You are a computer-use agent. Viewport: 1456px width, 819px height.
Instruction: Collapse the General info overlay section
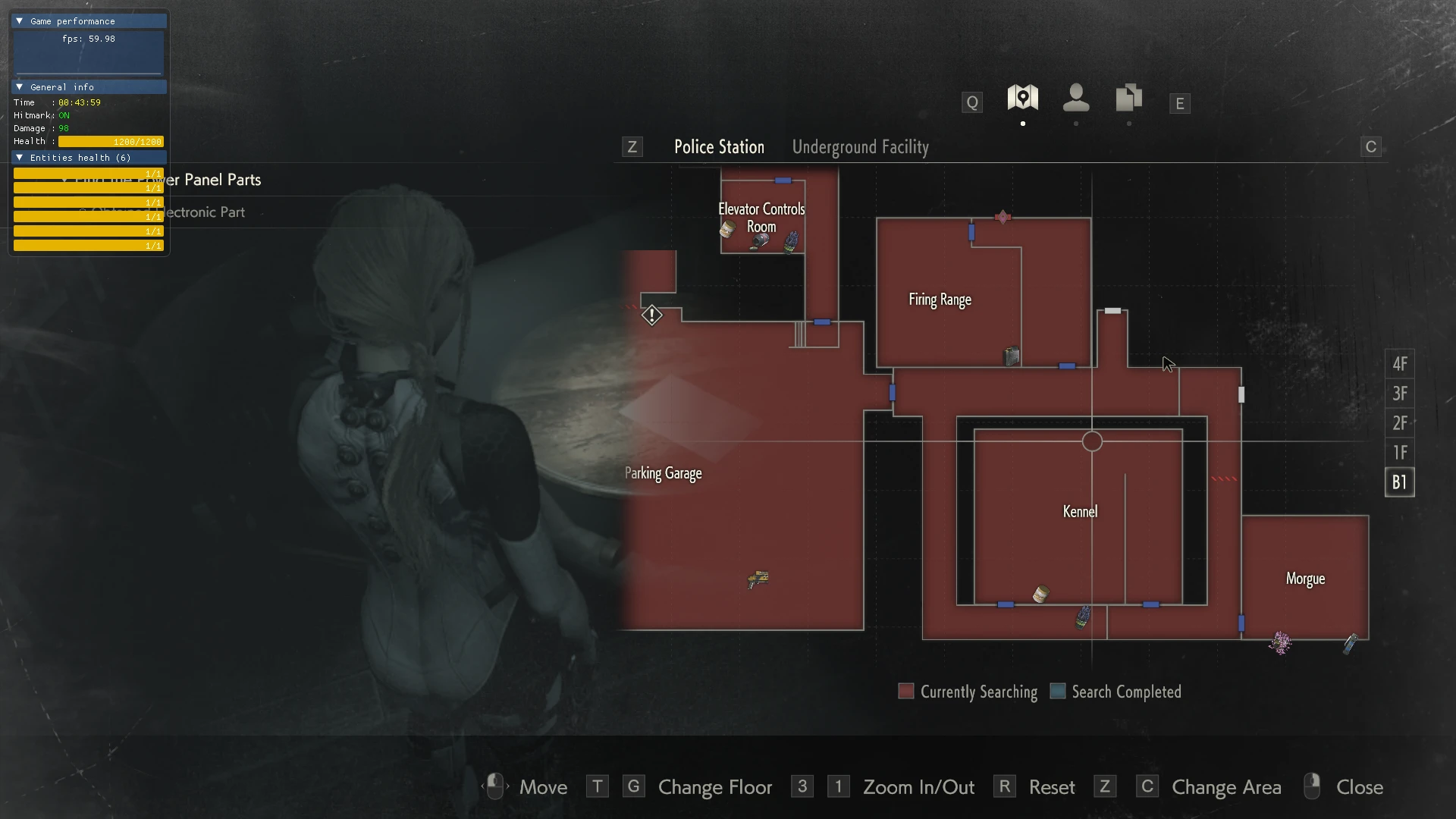[x=20, y=87]
